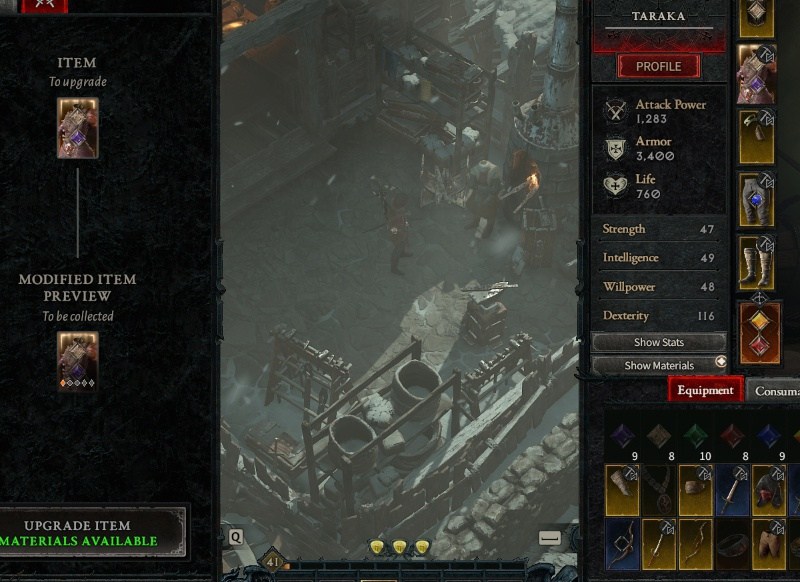Select the sword in inventory

(x=732, y=490)
